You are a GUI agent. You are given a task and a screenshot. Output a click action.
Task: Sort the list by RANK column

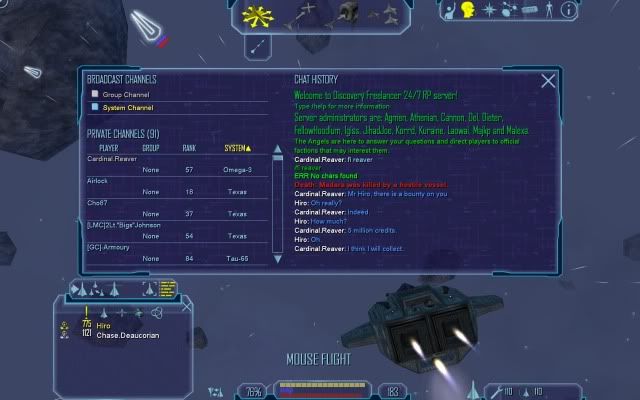click(x=189, y=148)
